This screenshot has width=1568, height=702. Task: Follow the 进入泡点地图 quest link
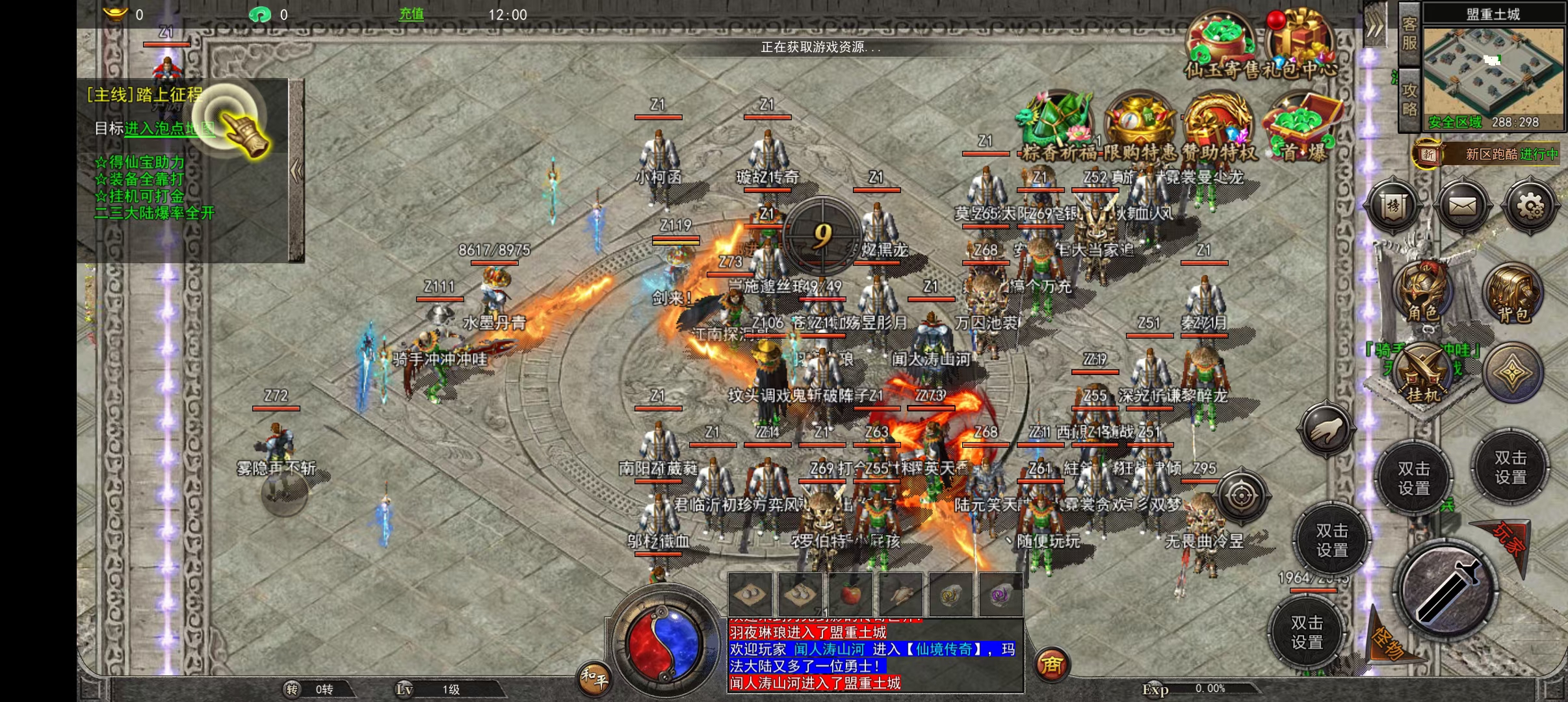pyautogui.click(x=169, y=129)
